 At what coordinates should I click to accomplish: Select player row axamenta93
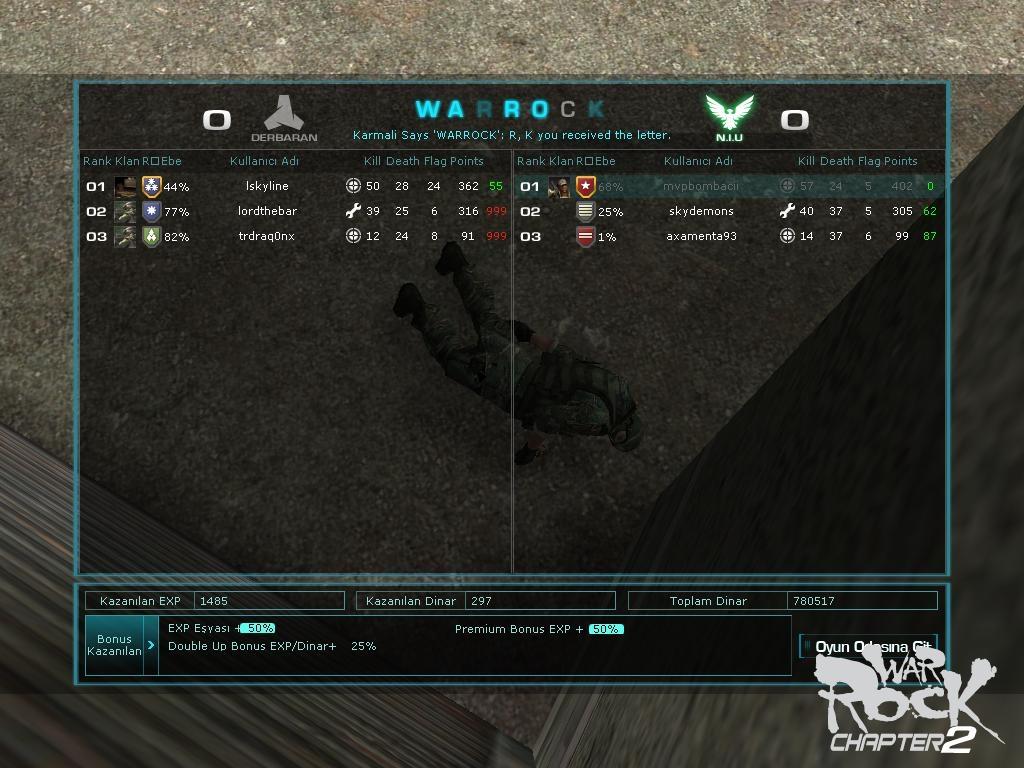pyautogui.click(x=700, y=236)
